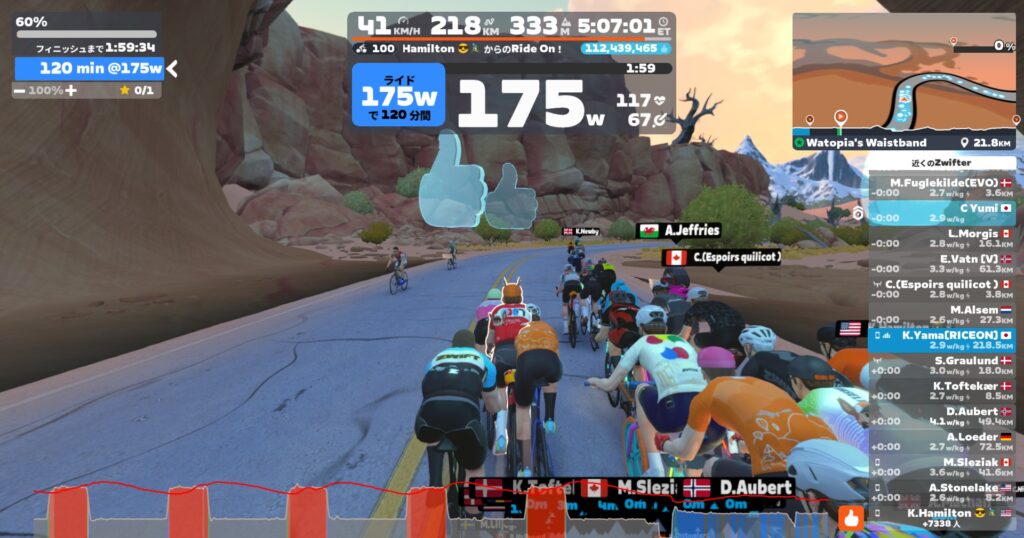
Task: Collapse the workout panel with the arrow
Action: click(x=172, y=68)
